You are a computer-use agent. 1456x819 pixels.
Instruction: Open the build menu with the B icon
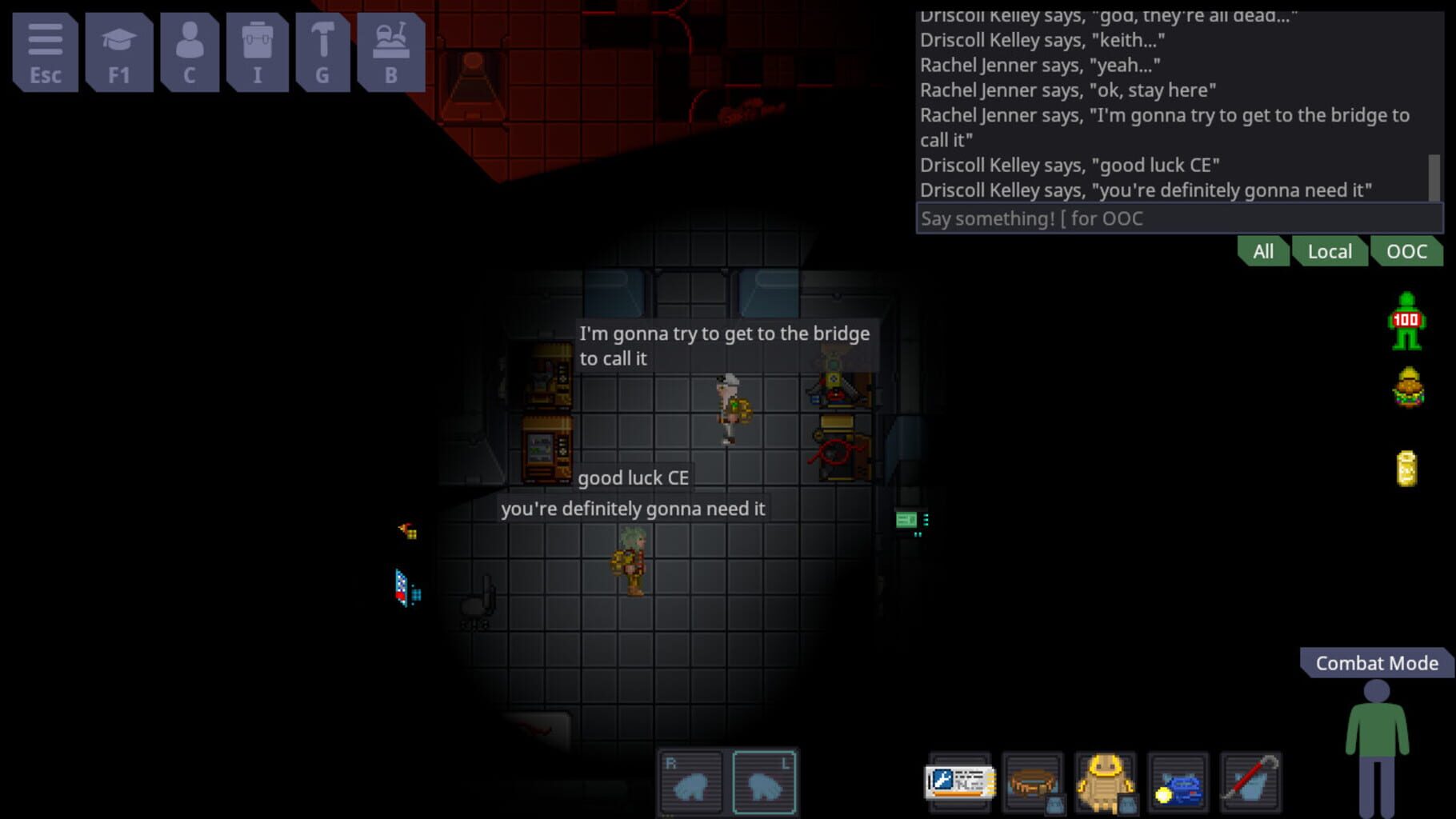(x=390, y=53)
